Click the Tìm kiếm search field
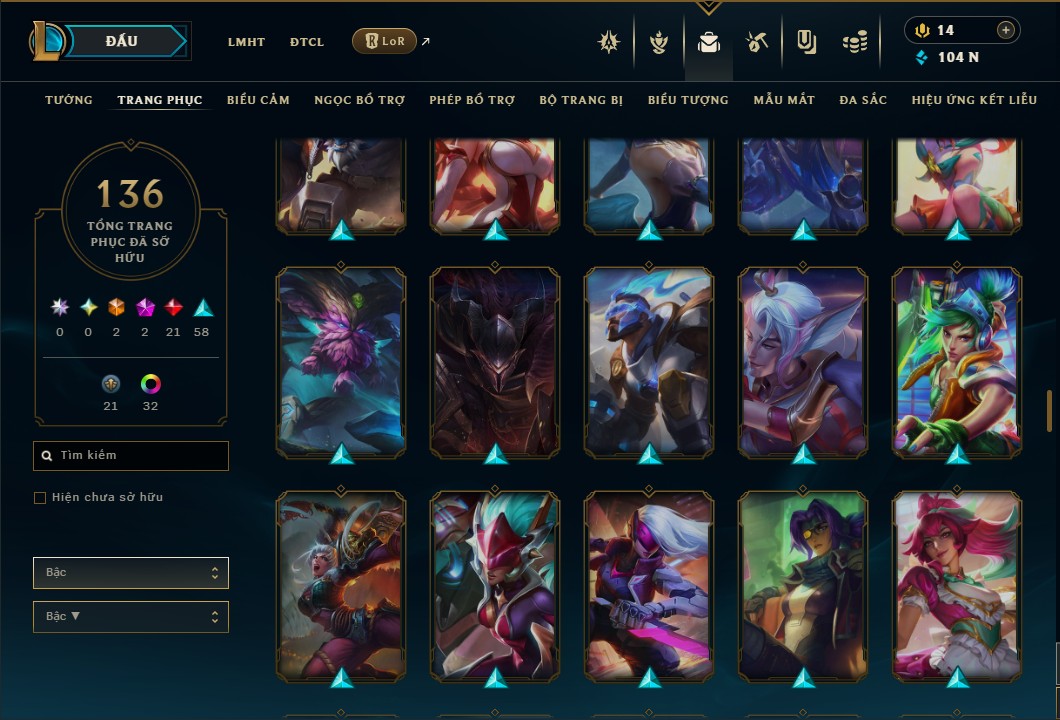The width and height of the screenshot is (1060, 720). pos(131,456)
